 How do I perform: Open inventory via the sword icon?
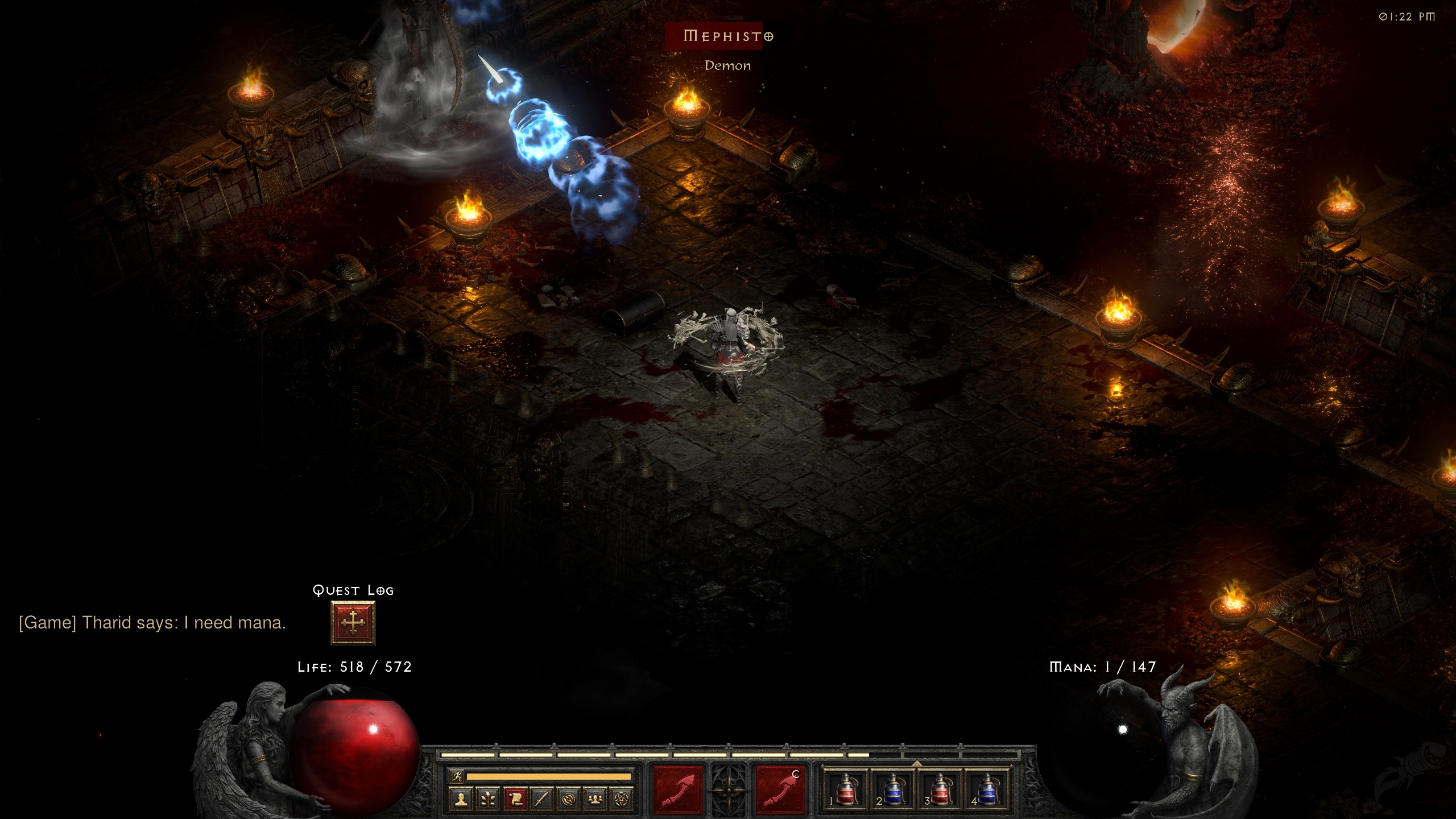[x=541, y=800]
